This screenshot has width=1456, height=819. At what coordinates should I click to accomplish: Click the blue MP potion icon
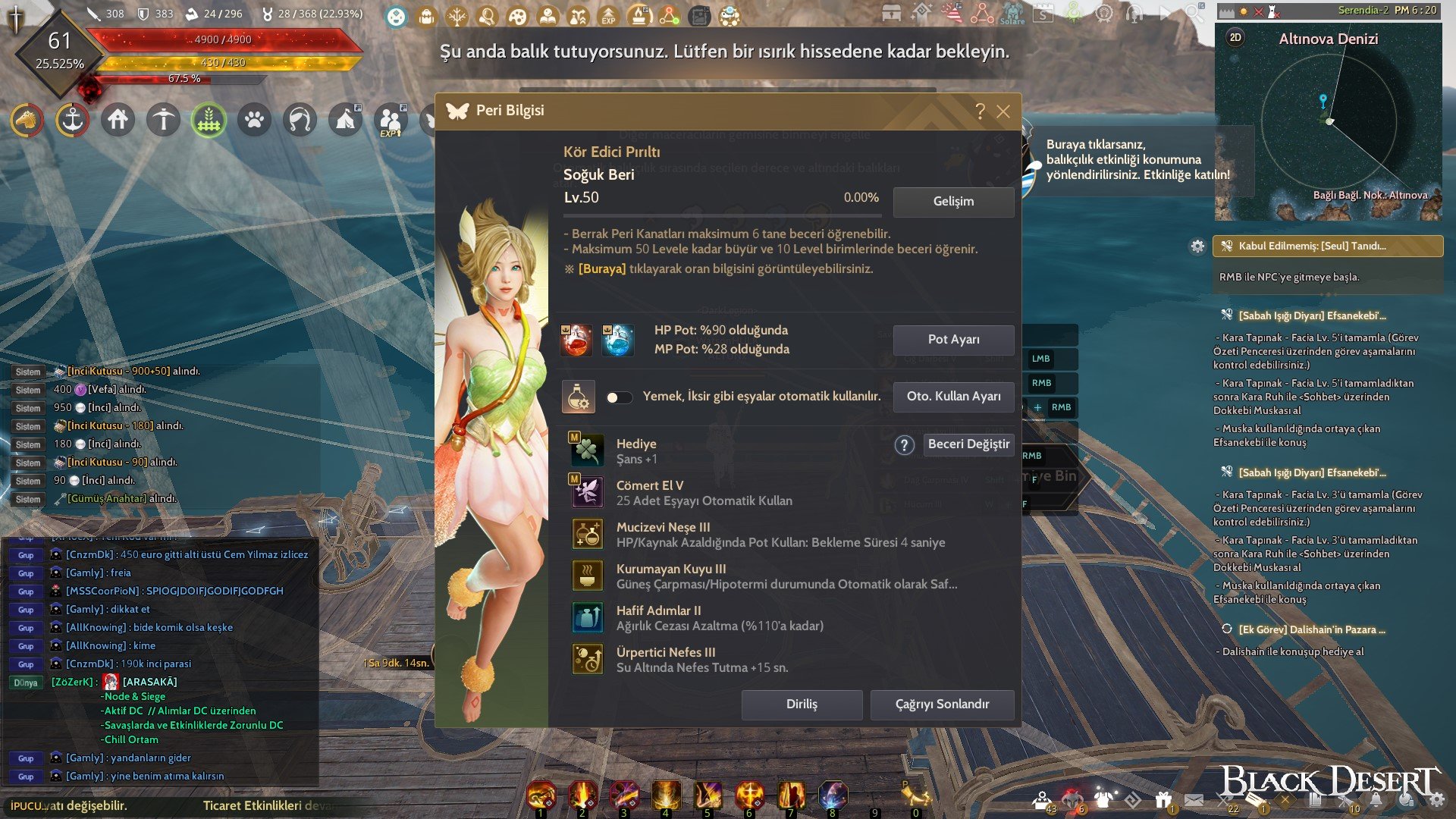point(617,340)
